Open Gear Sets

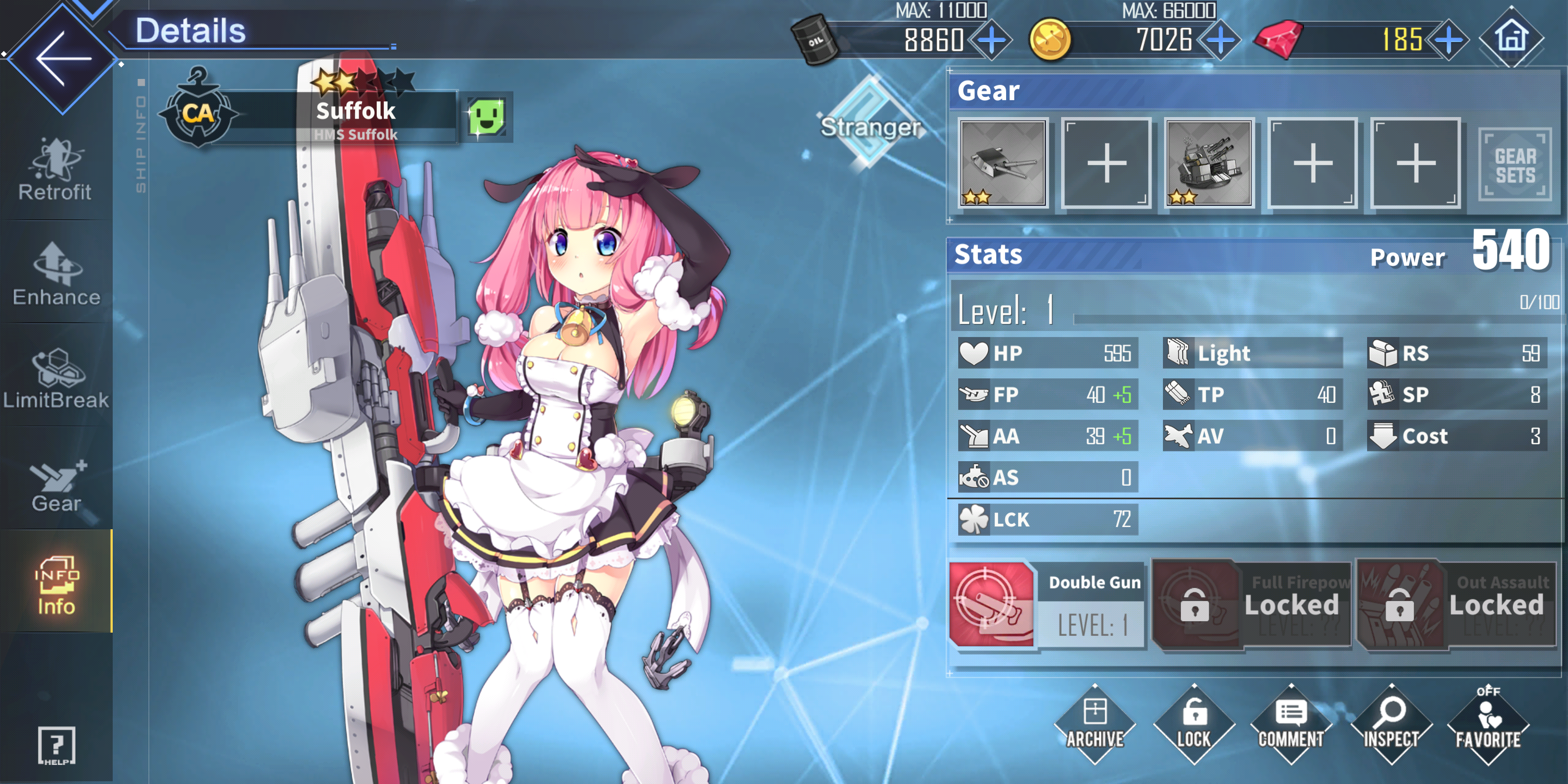pos(1515,164)
